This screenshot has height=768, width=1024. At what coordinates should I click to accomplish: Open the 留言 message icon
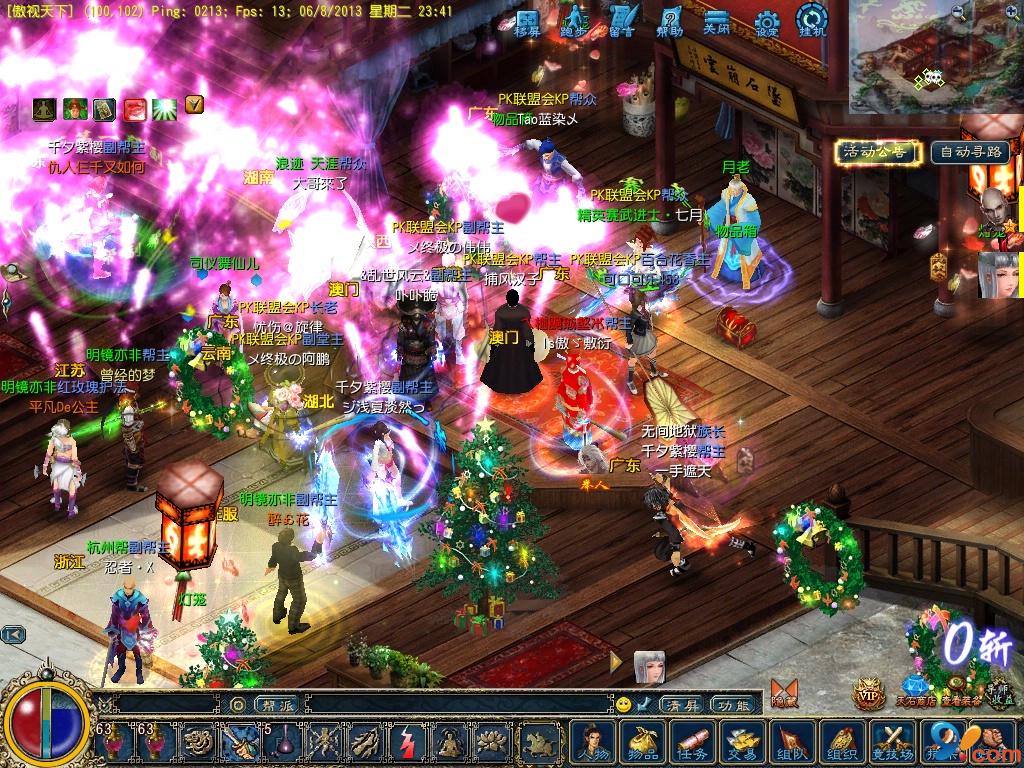(x=622, y=21)
